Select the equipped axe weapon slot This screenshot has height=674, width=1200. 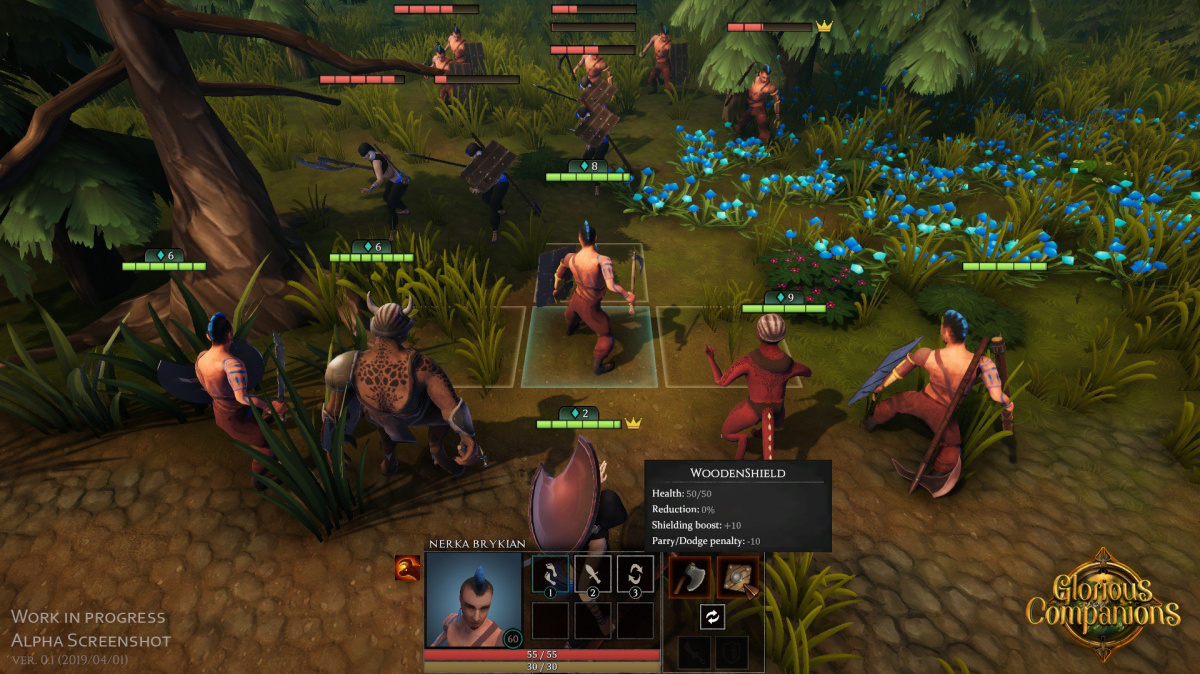tap(689, 577)
